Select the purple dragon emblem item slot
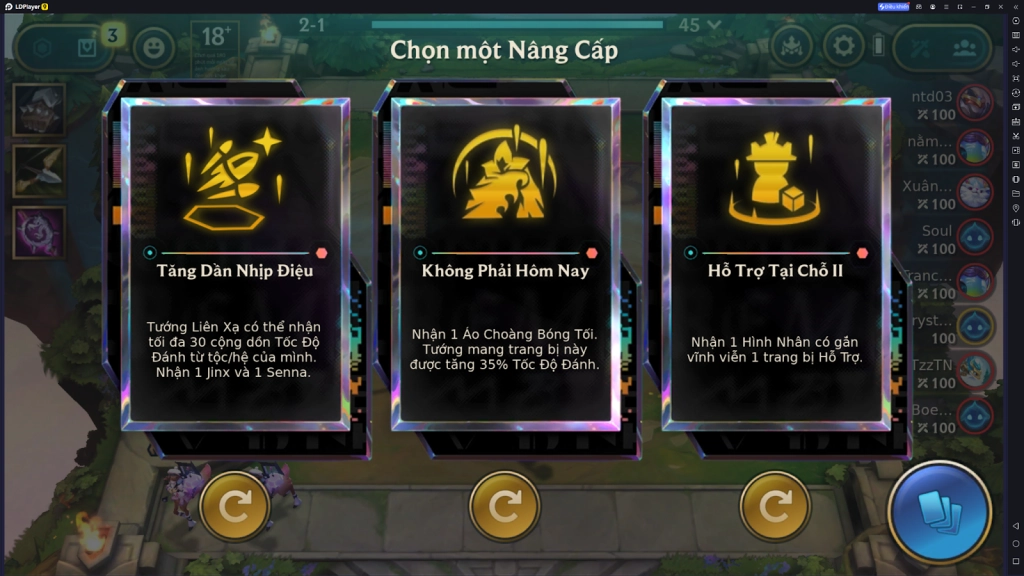The height and width of the screenshot is (576, 1024). [39, 232]
